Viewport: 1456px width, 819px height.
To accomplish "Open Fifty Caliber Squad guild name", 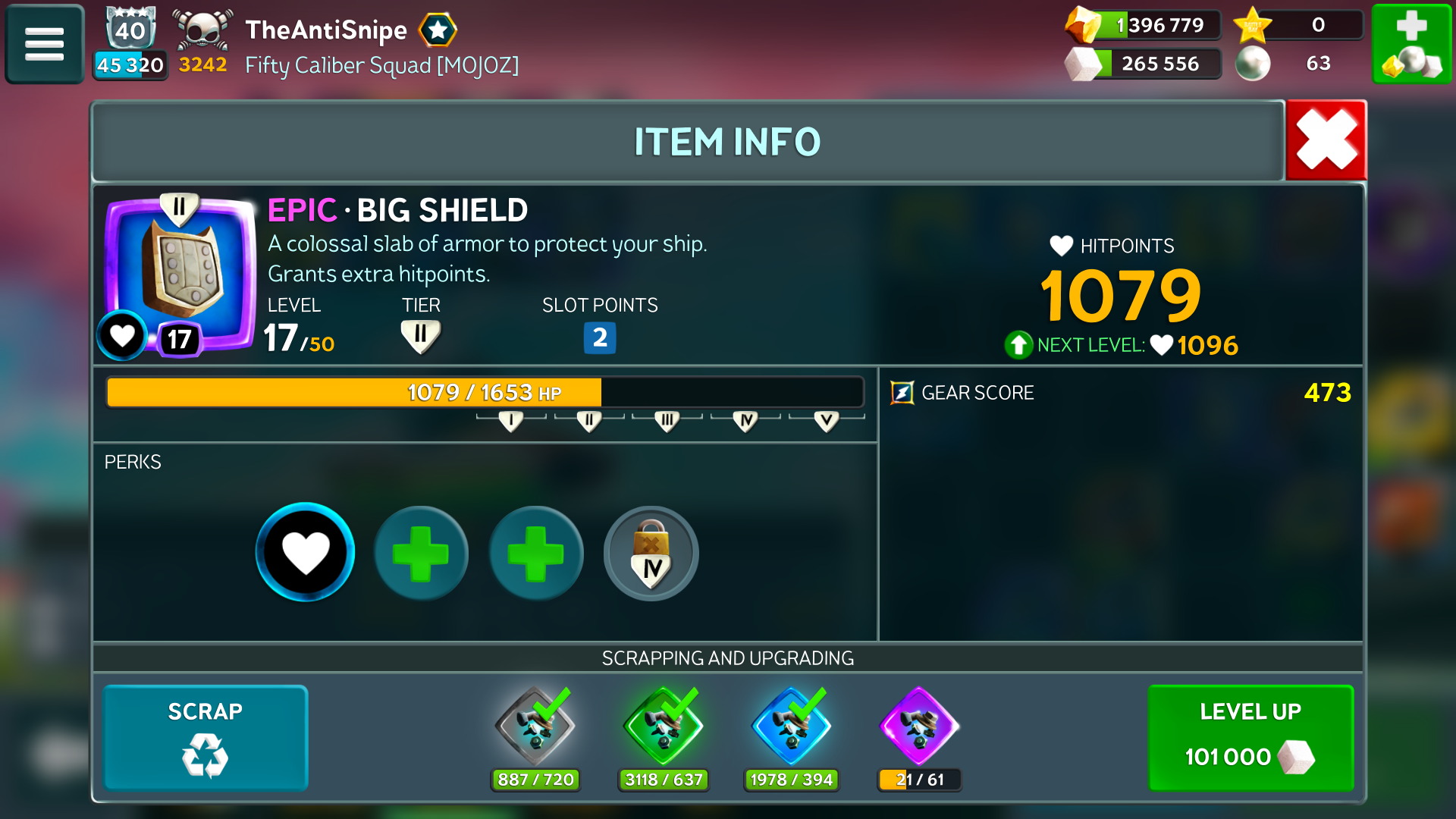I will (x=381, y=65).
